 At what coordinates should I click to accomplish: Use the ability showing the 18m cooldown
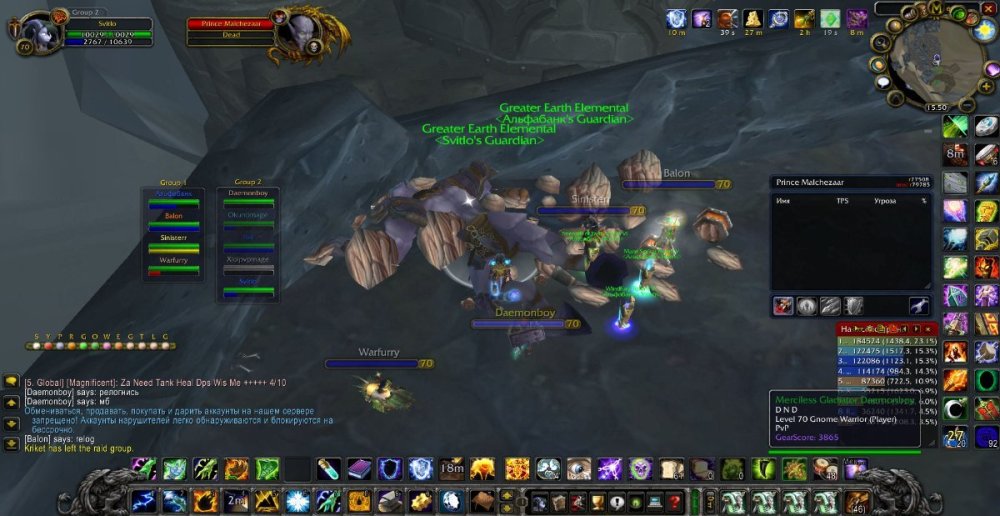pos(452,469)
